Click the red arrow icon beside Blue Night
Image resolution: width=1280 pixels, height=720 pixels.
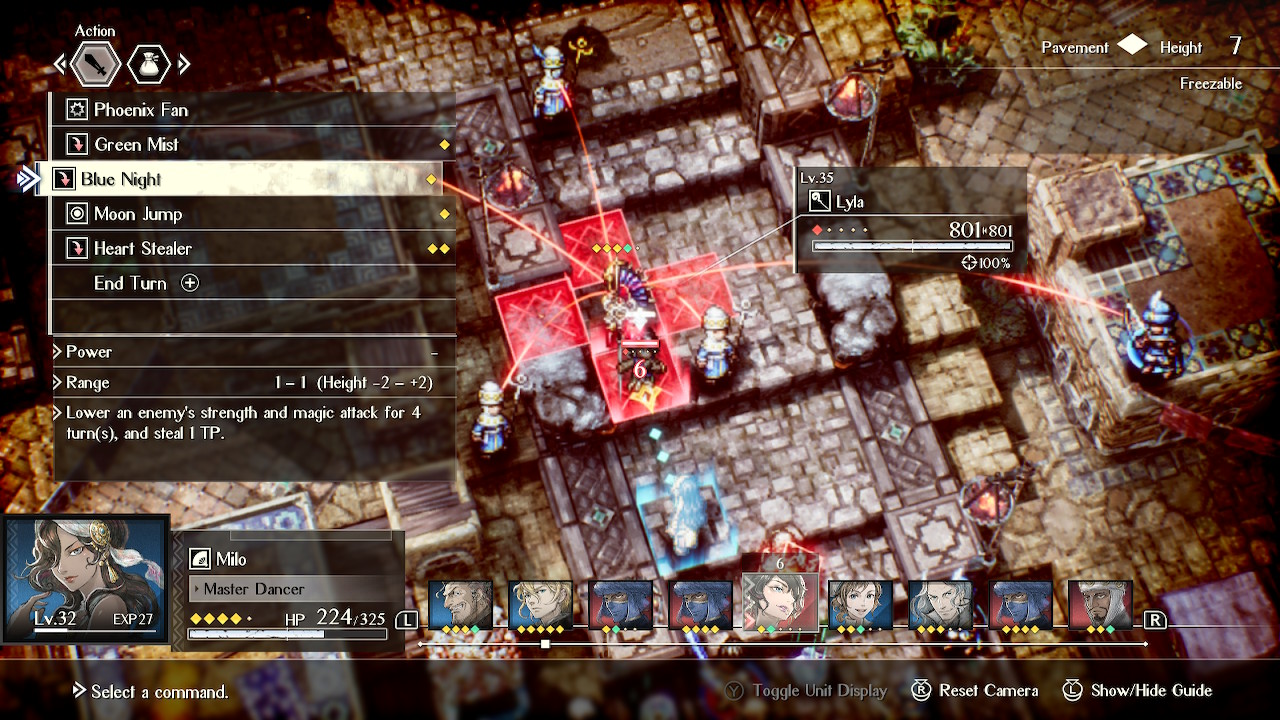tap(67, 178)
